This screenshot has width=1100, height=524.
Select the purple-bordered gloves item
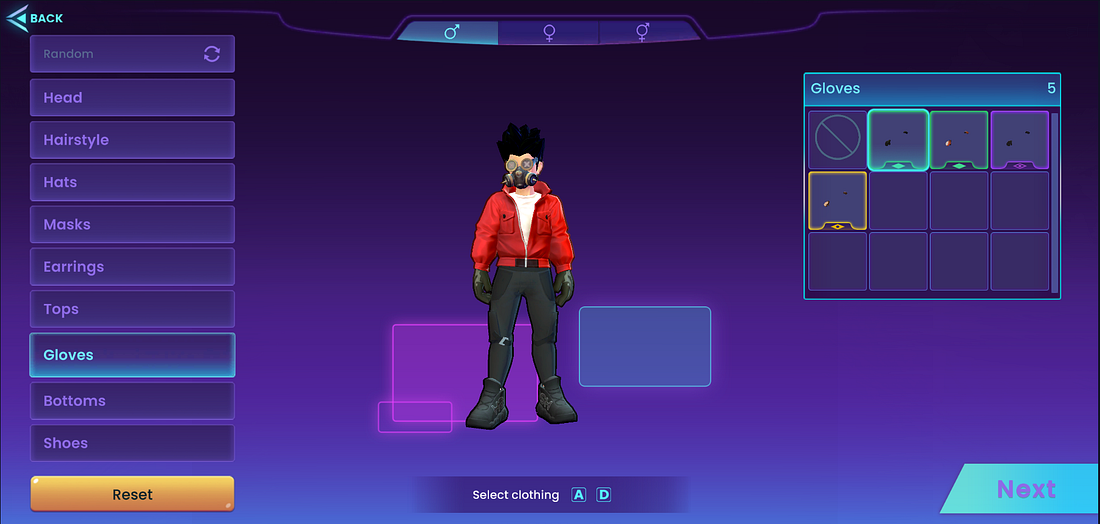pos(1019,140)
